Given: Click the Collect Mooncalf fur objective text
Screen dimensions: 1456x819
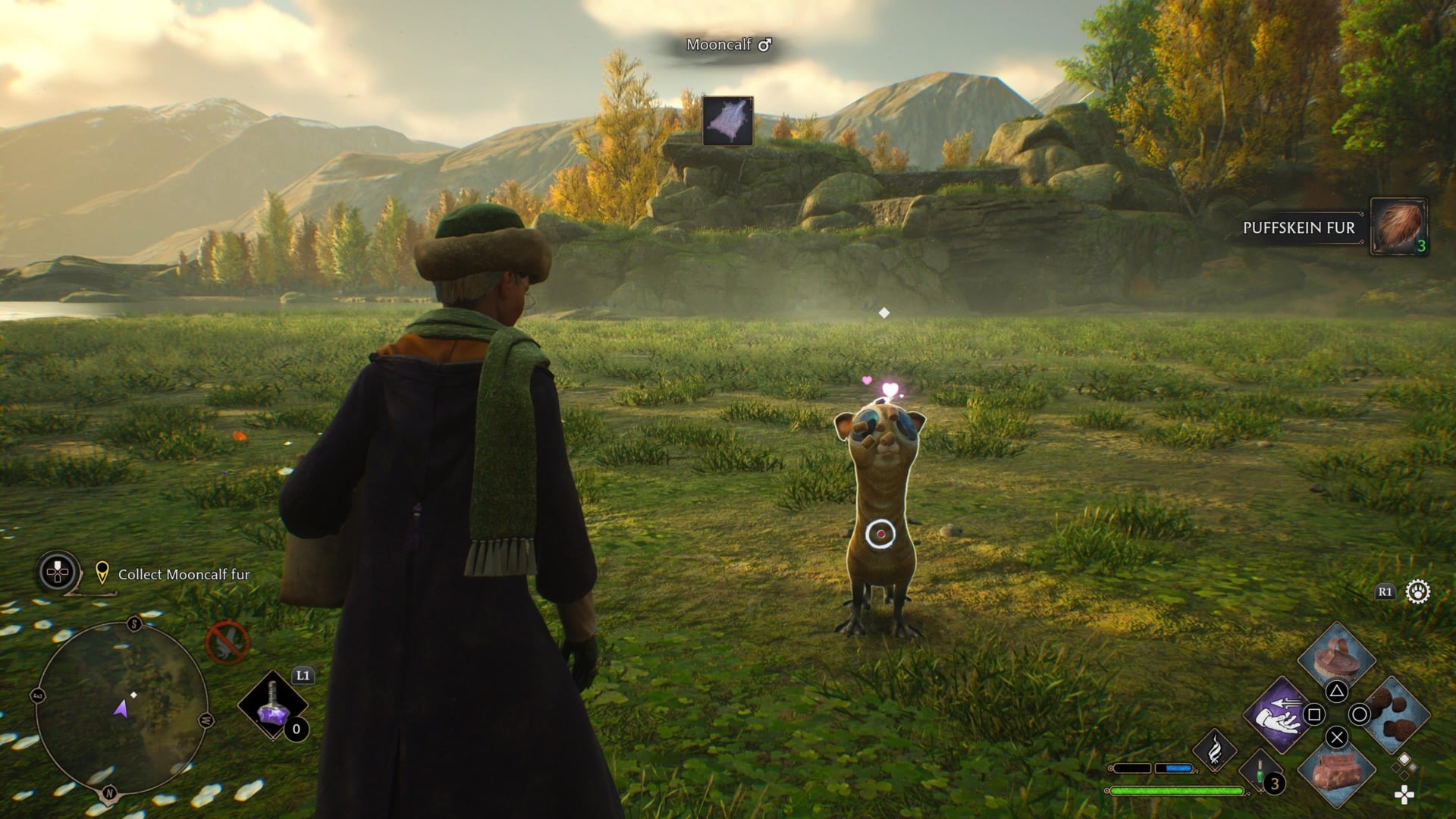Looking at the screenshot, I should 184,575.
